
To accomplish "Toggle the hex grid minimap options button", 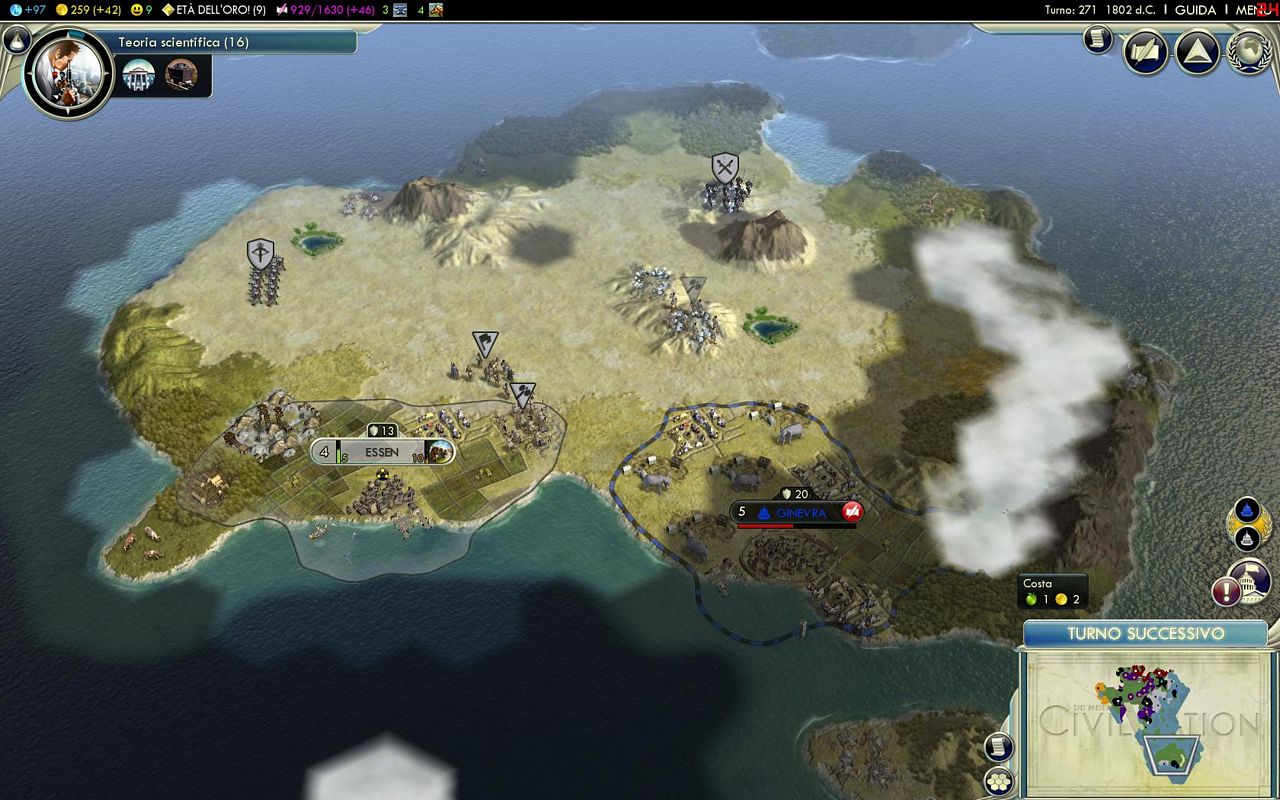I will (x=998, y=781).
